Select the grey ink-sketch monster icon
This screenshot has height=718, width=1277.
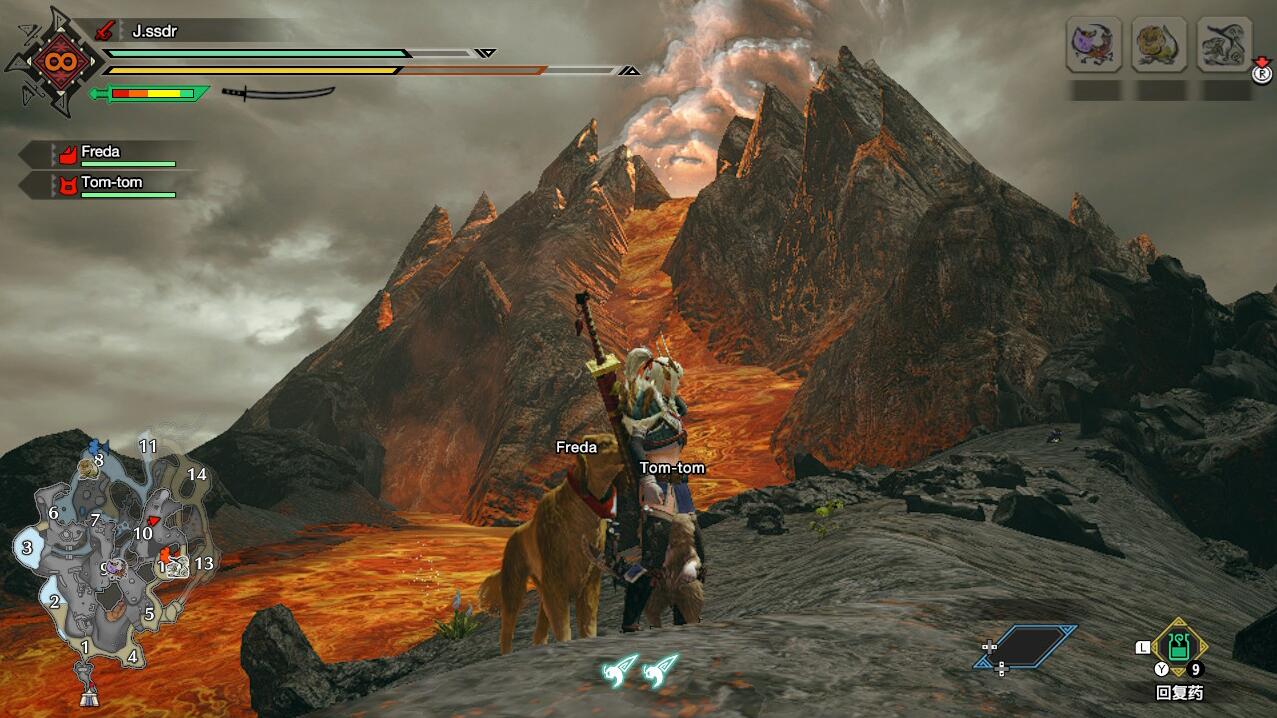(x=1224, y=46)
